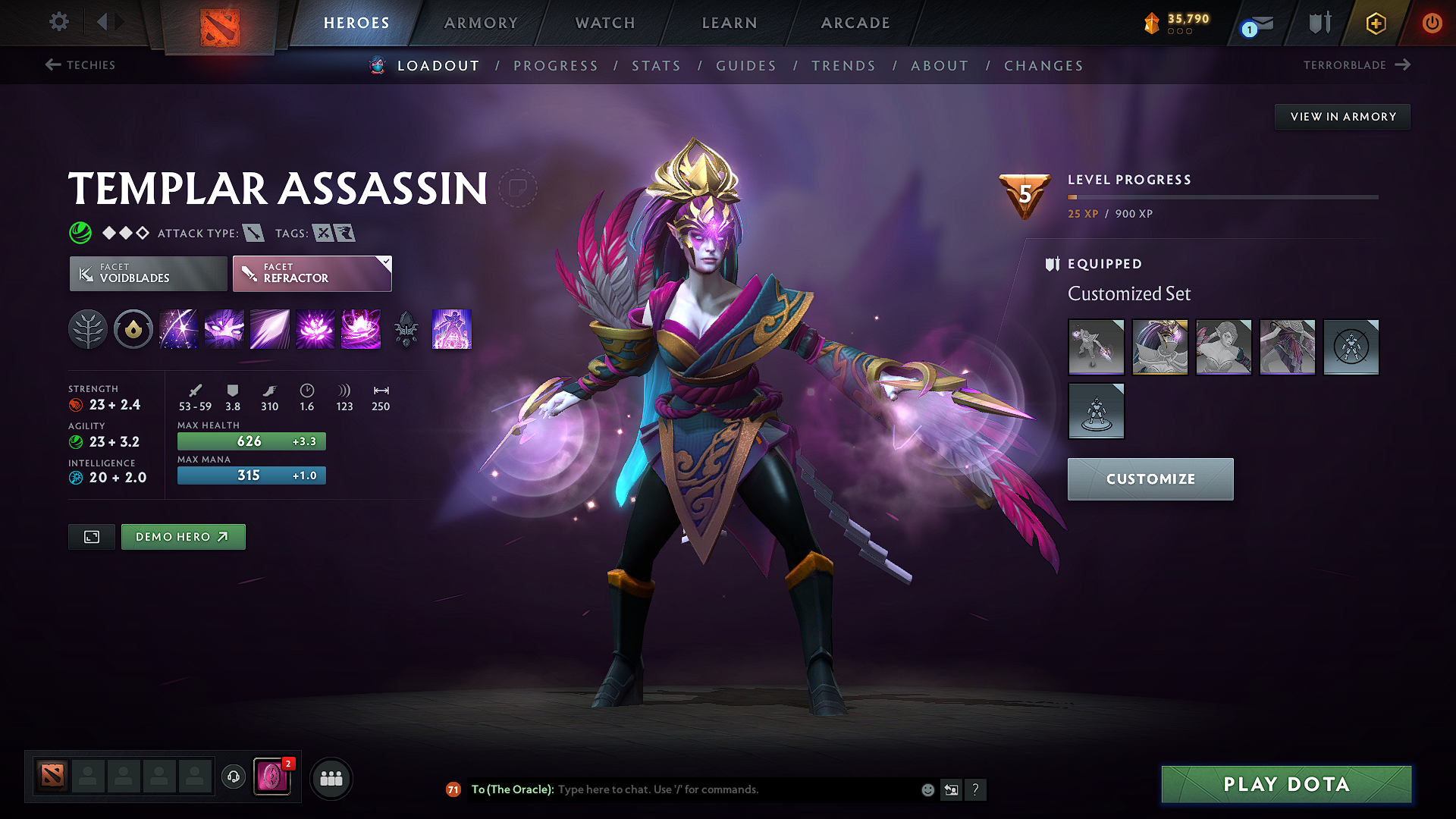1456x819 pixels.
Task: Select the equipped headgear item thumbnail
Action: pyautogui.click(x=1160, y=347)
